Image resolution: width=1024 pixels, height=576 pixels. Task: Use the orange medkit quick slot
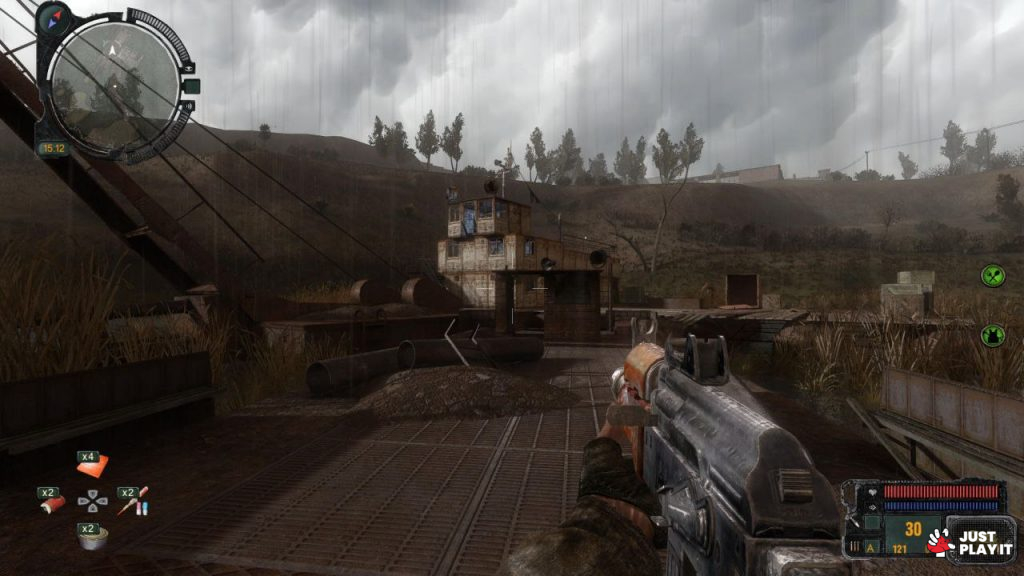click(93, 465)
